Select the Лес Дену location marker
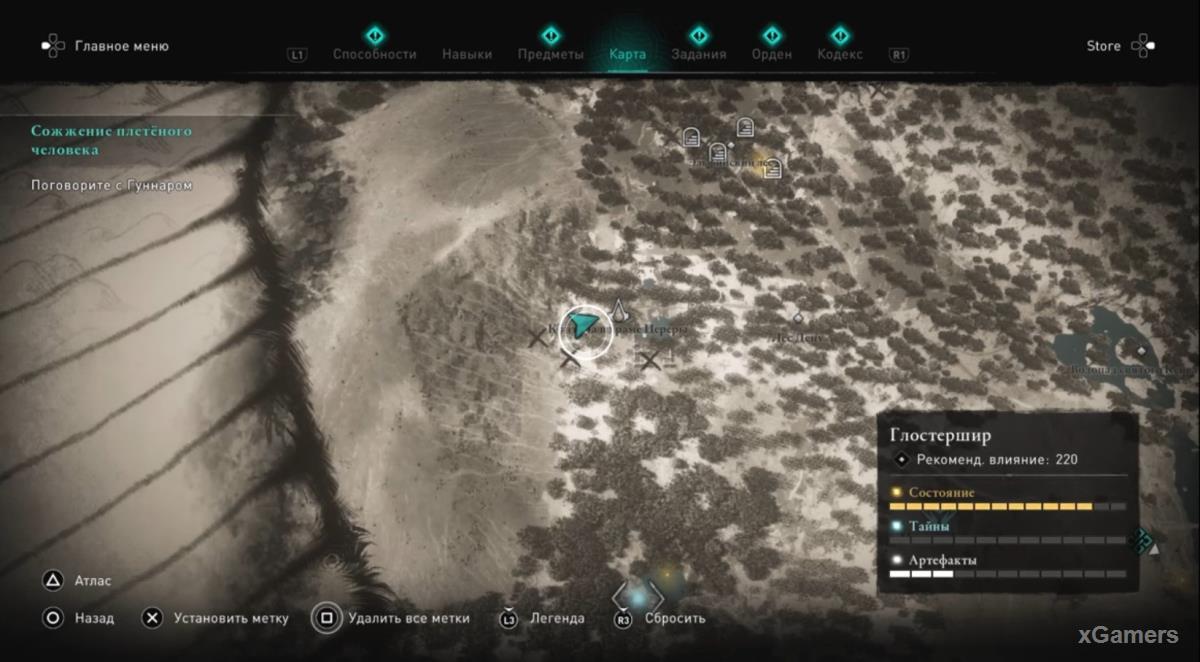Image resolution: width=1200 pixels, height=662 pixels. point(798,320)
